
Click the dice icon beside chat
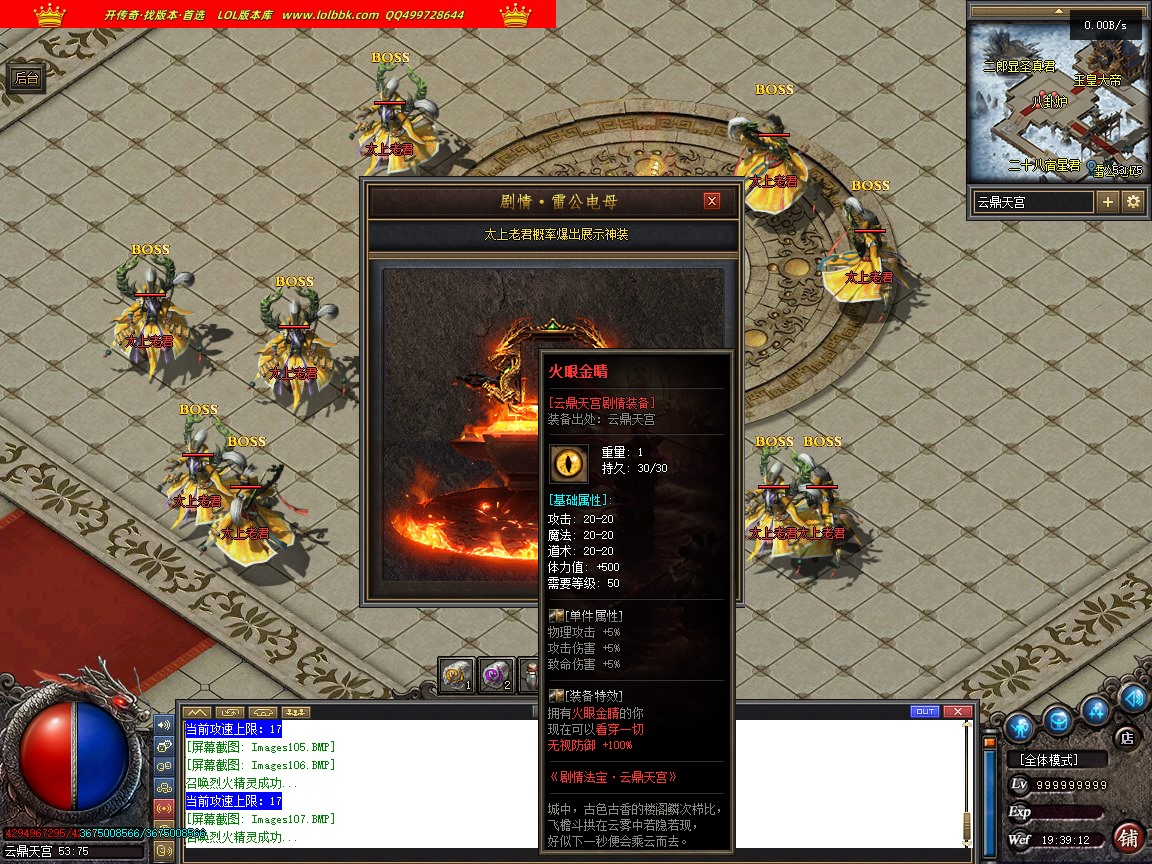(164, 745)
